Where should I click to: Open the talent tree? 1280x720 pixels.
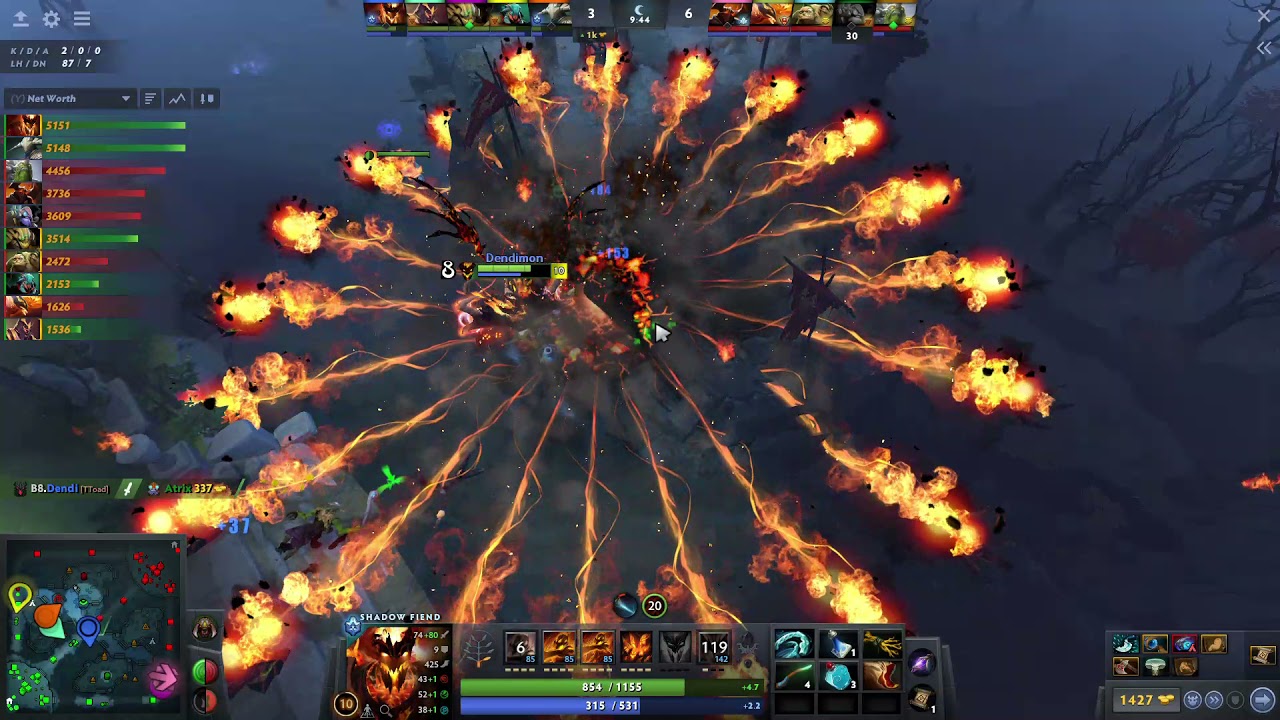[480, 650]
